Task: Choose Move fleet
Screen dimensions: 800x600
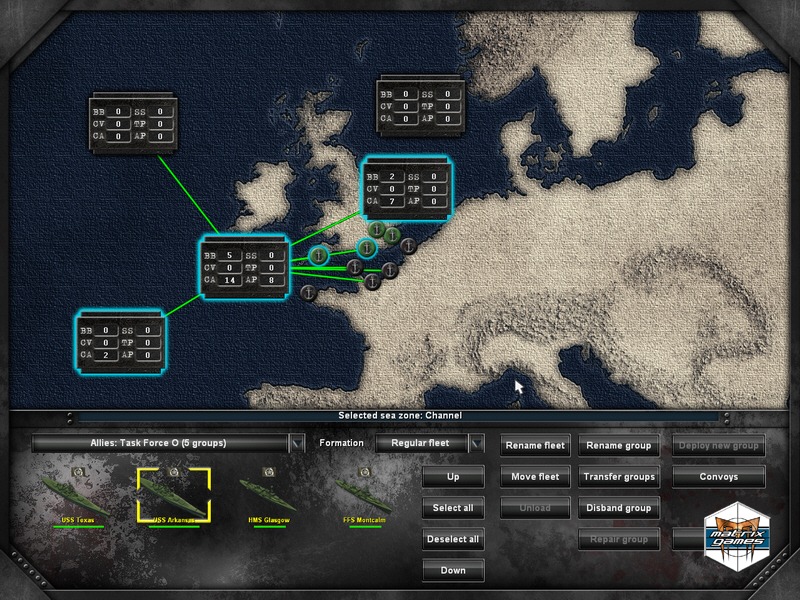Action: 535,477
